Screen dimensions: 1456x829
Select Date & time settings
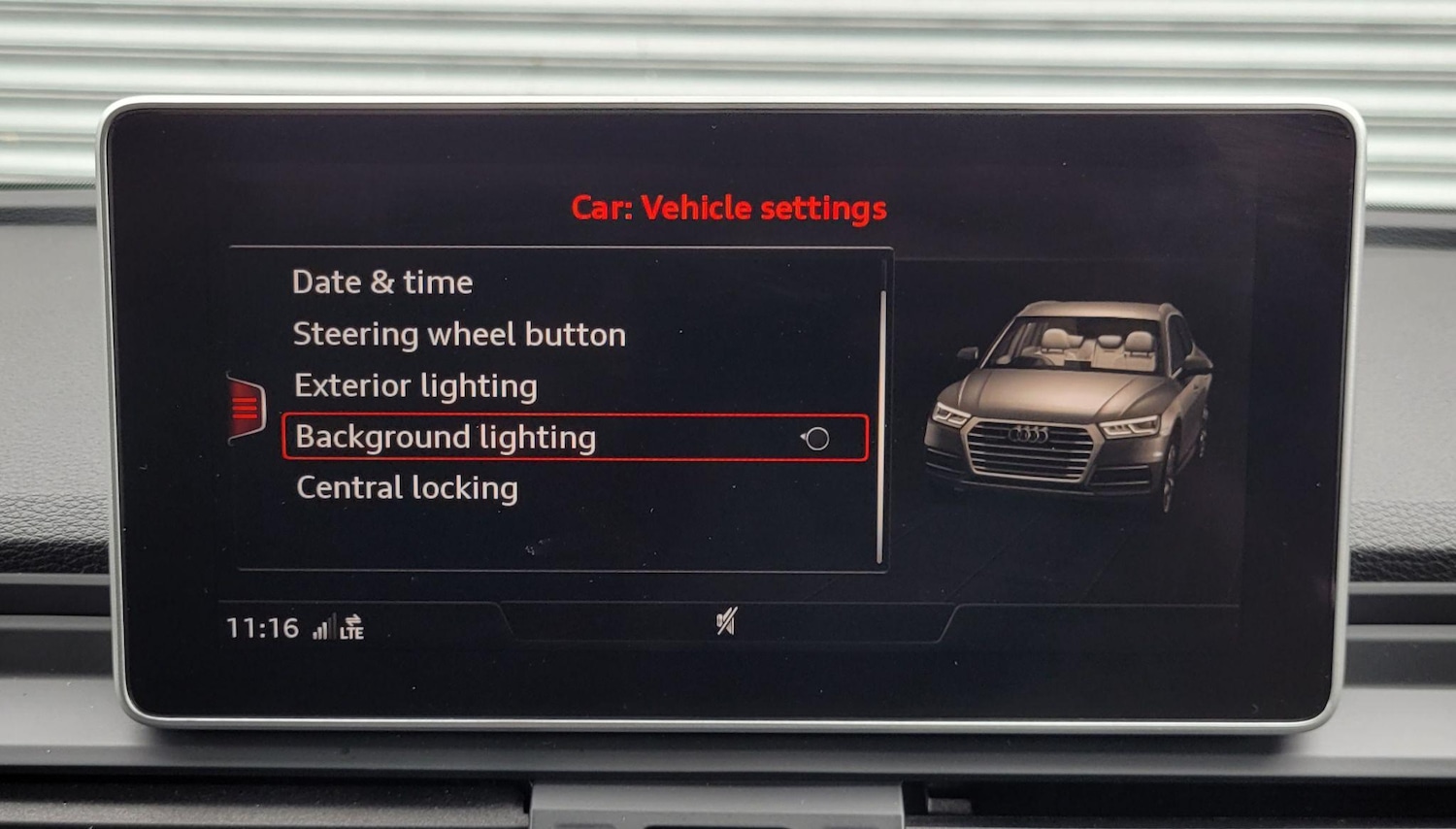[x=382, y=282]
